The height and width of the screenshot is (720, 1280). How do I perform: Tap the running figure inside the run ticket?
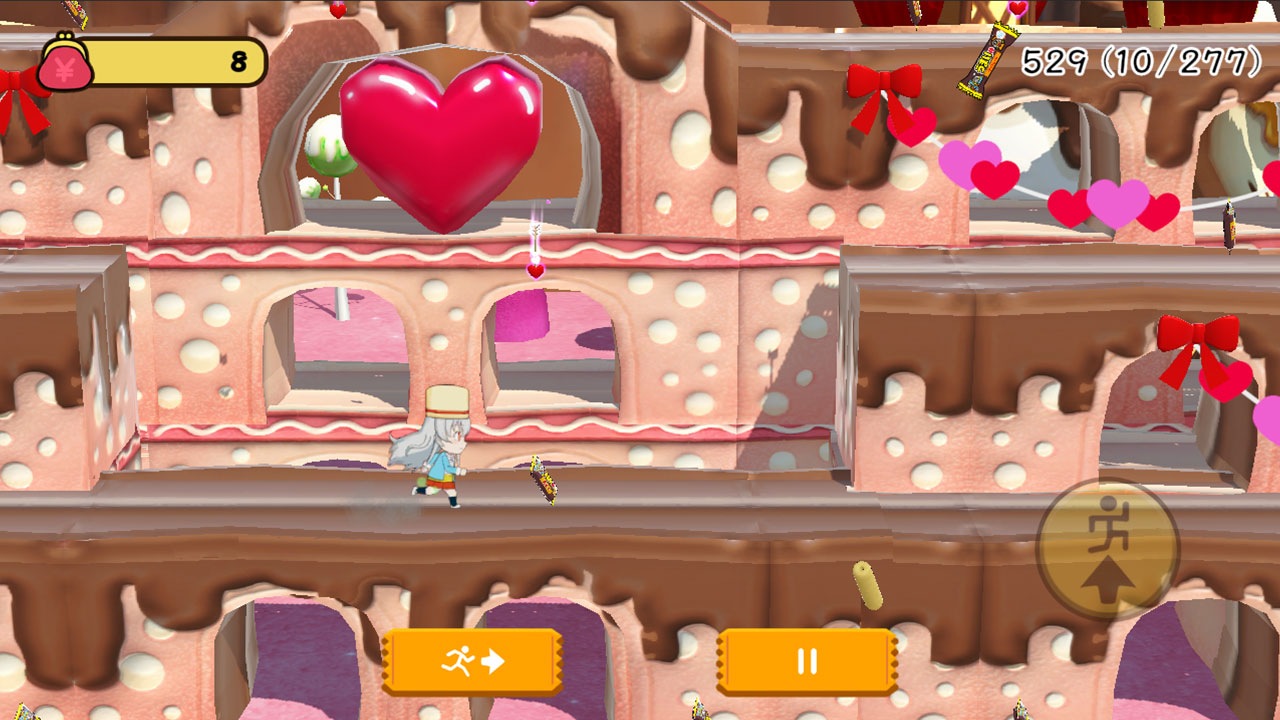coord(457,659)
